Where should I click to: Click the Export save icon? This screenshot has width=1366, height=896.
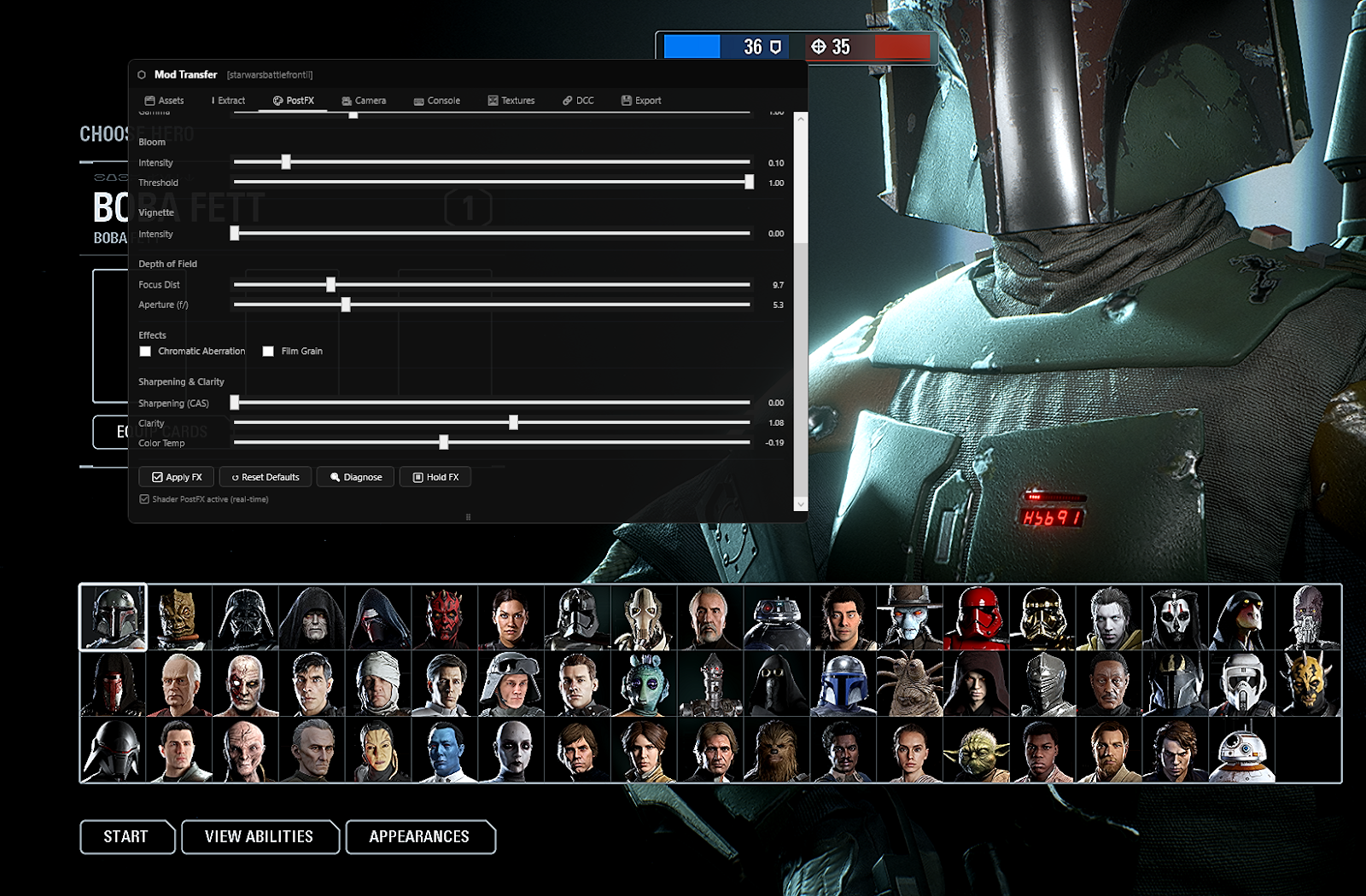click(x=625, y=101)
